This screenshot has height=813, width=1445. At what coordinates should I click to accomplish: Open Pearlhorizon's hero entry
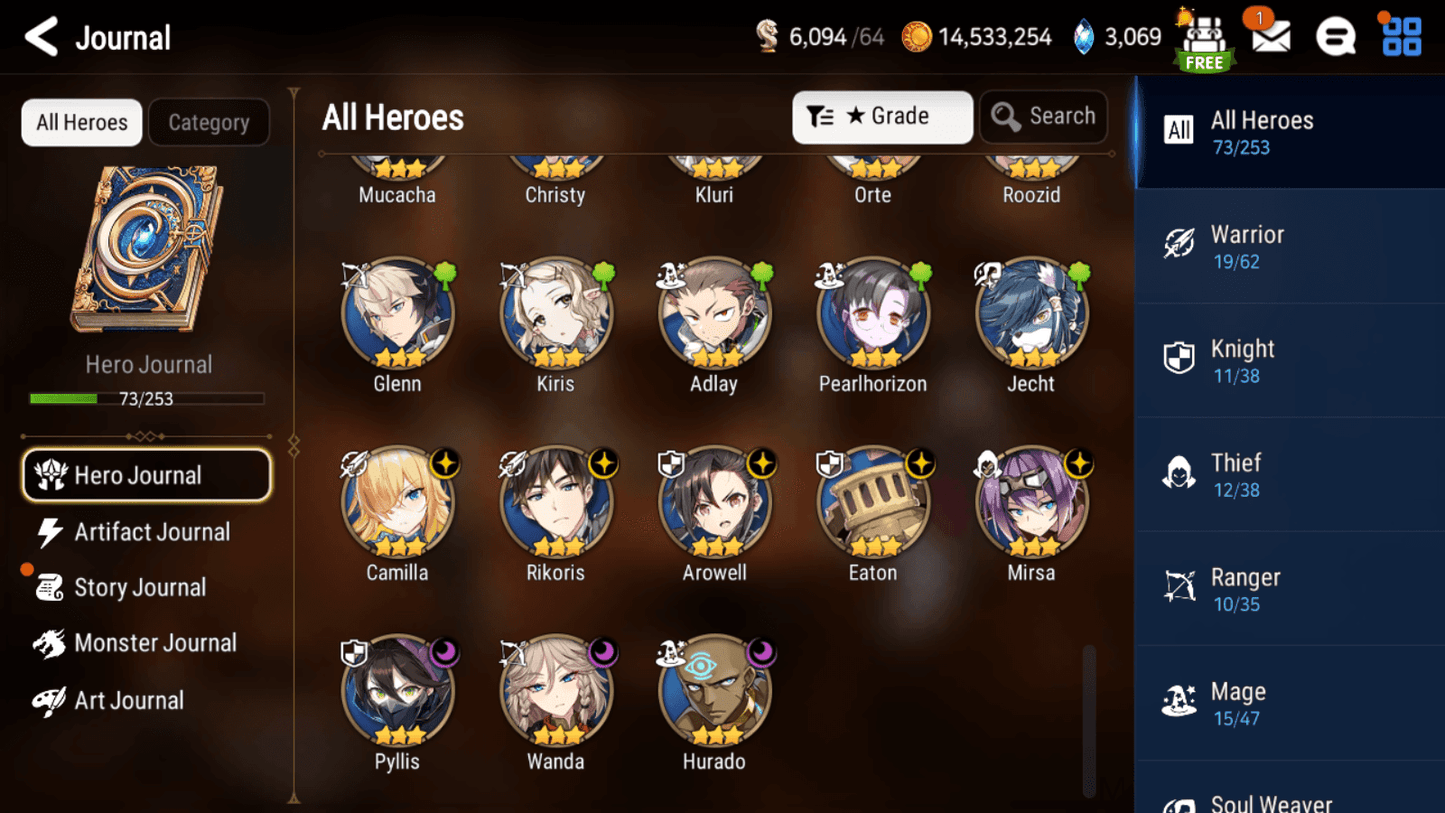872,314
